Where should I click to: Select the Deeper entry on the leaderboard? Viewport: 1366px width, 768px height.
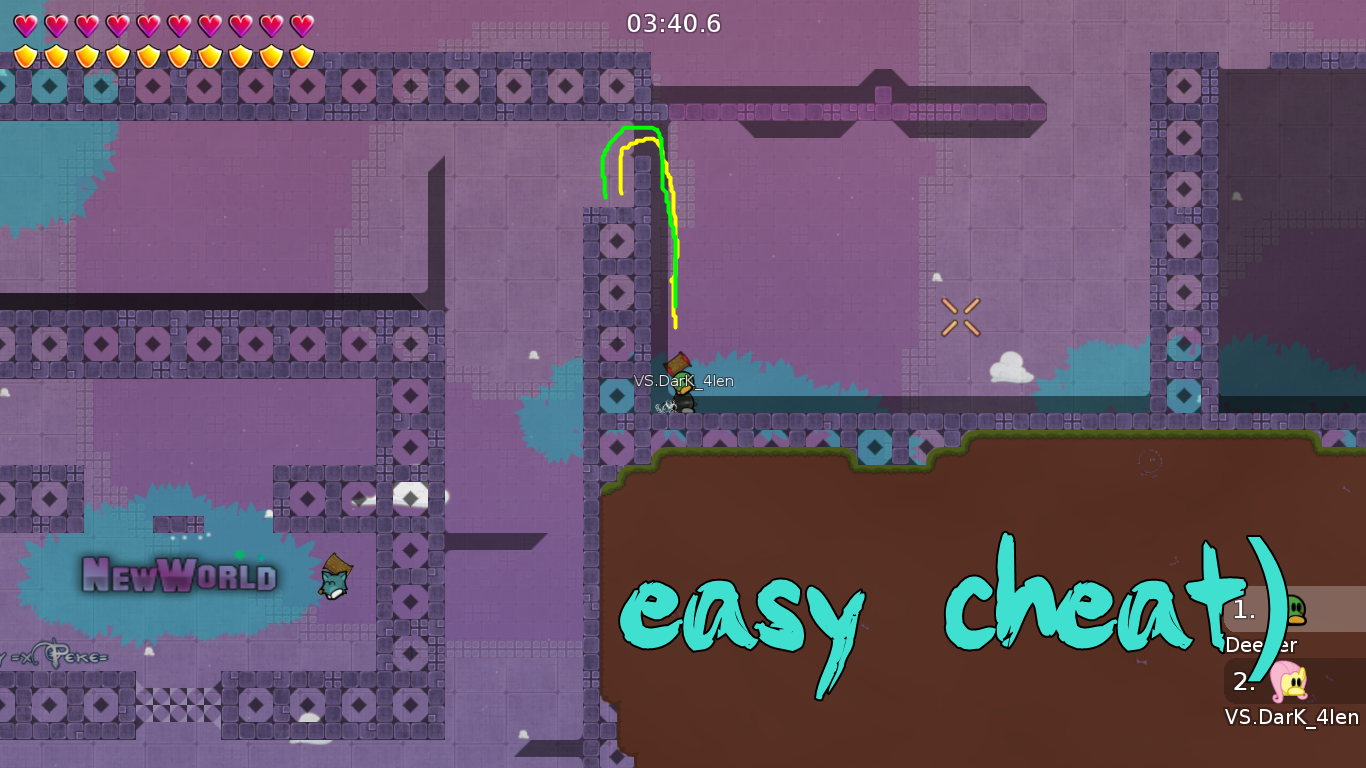click(x=1261, y=646)
